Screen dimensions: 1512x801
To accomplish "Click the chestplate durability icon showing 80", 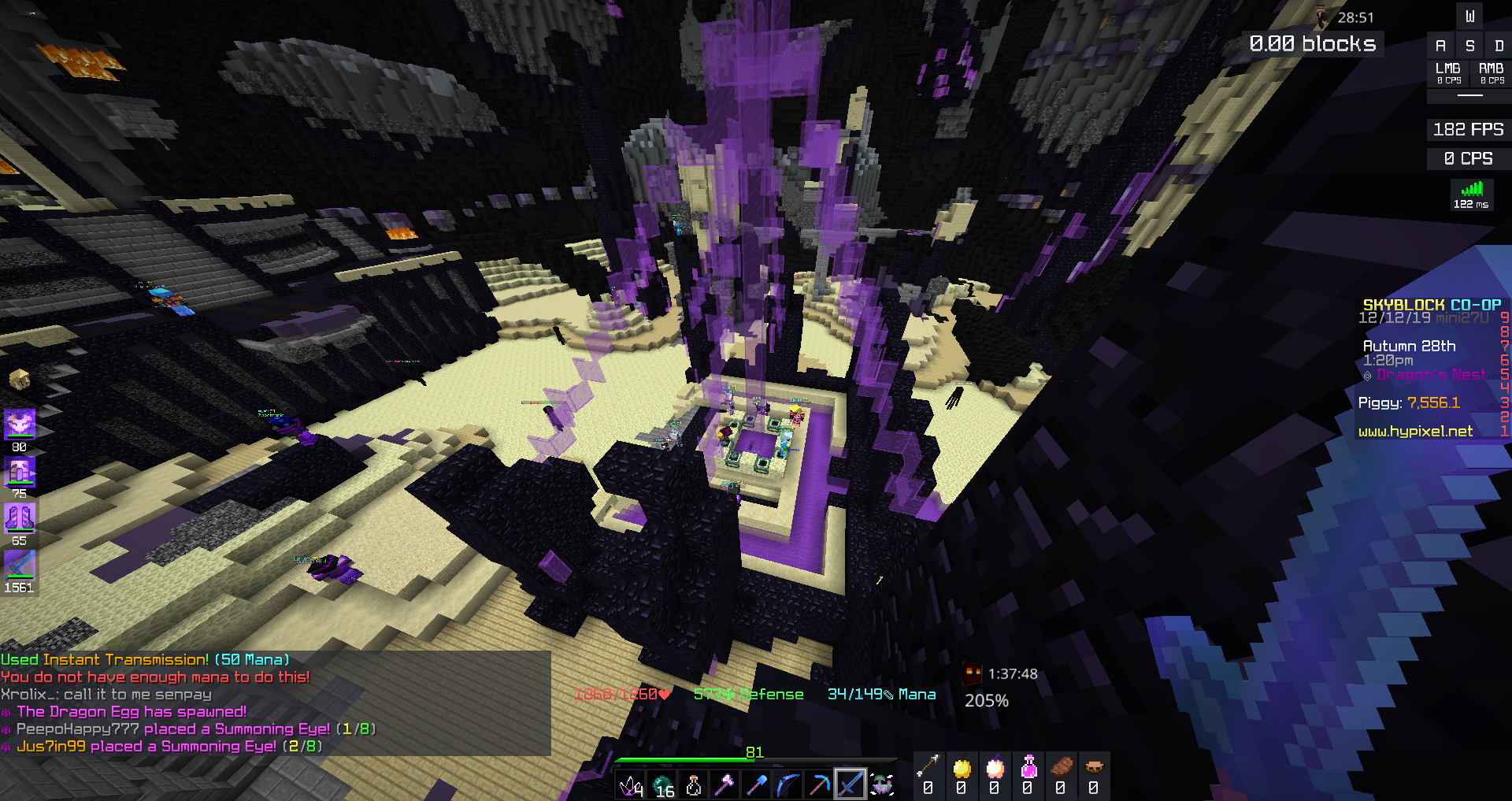I will (x=20, y=424).
